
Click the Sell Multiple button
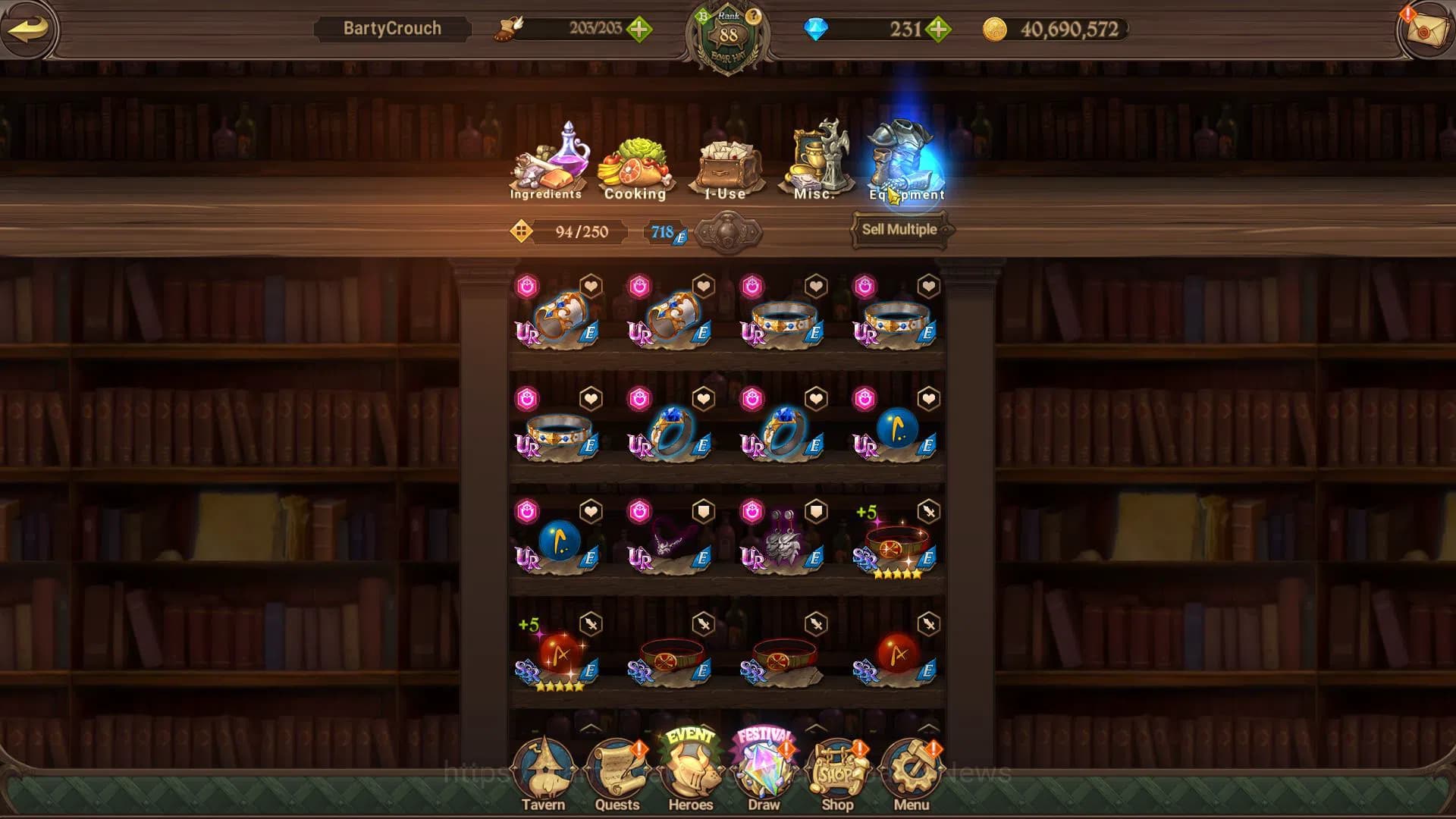click(x=899, y=230)
